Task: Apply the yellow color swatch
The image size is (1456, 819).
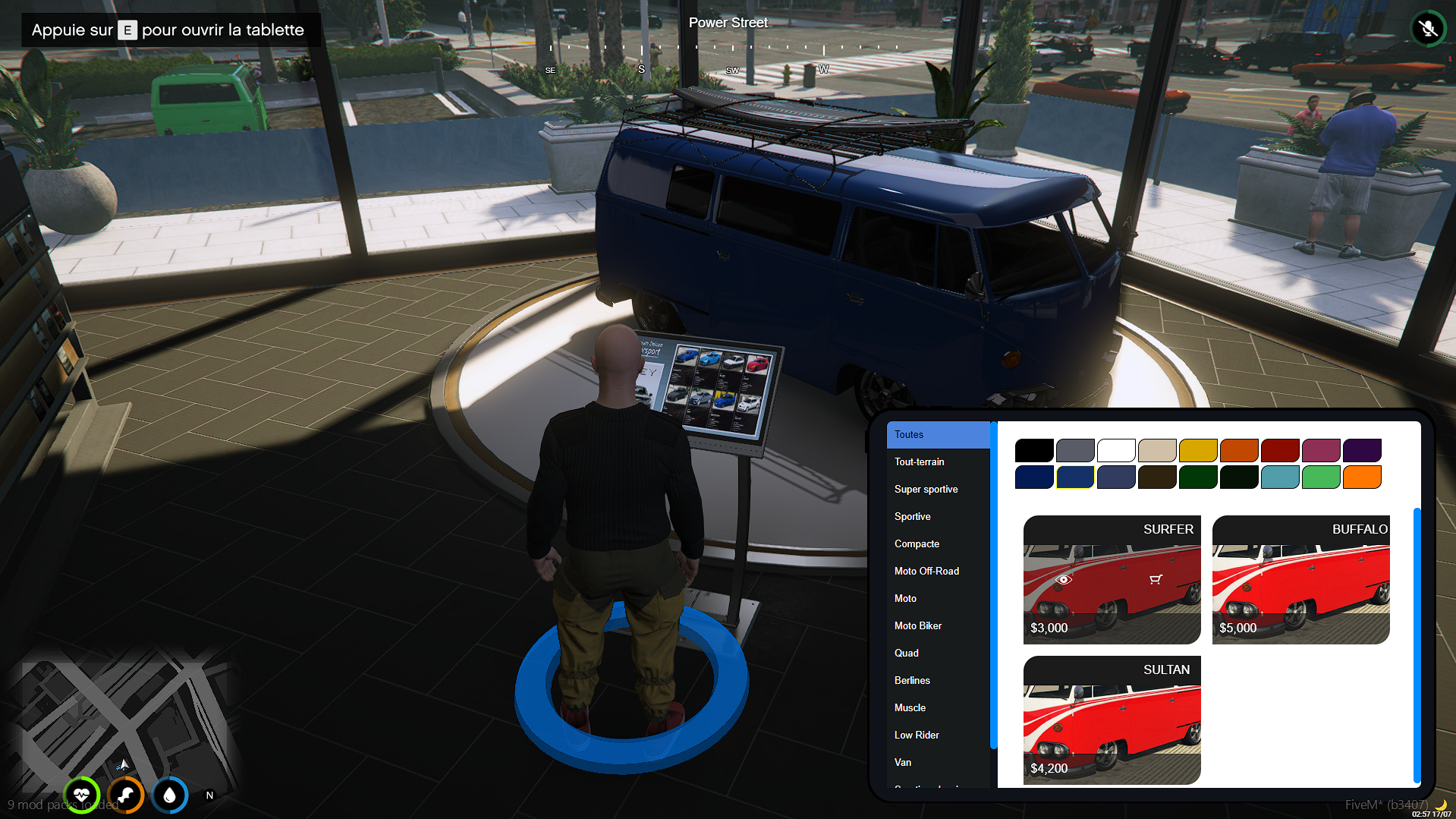Action: coord(1198,451)
